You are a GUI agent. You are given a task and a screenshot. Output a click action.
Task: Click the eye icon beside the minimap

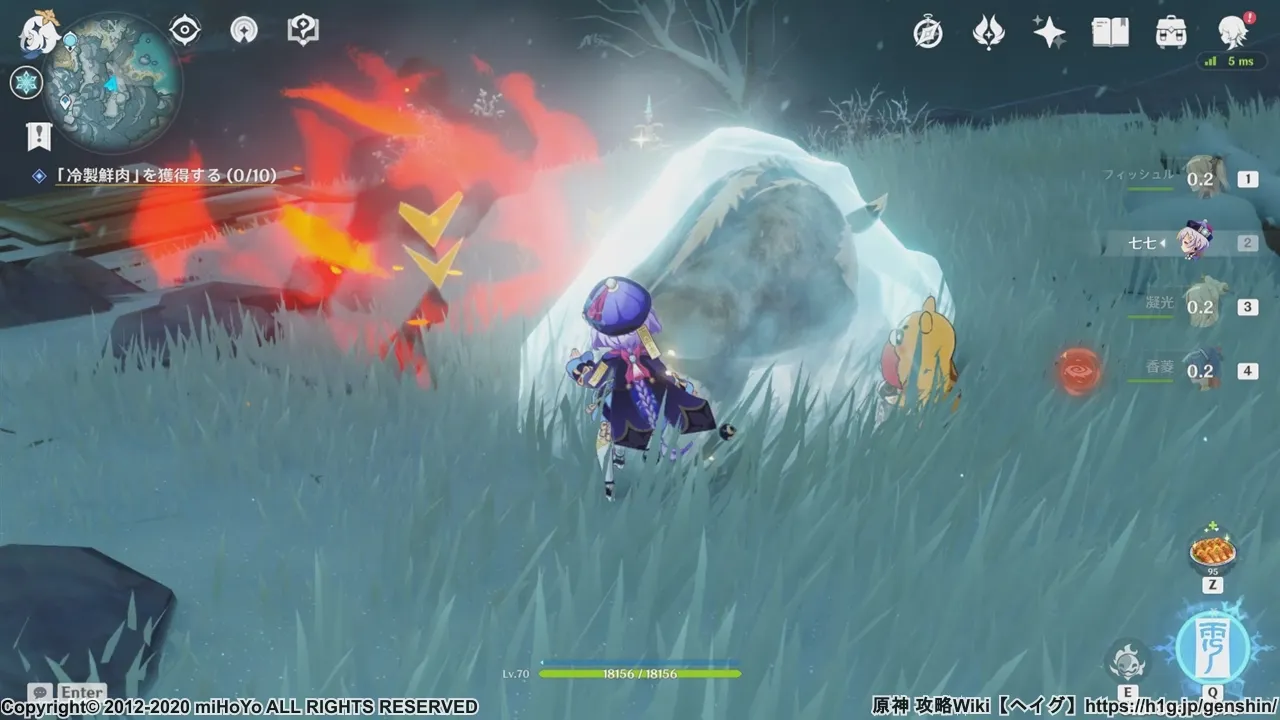185,31
